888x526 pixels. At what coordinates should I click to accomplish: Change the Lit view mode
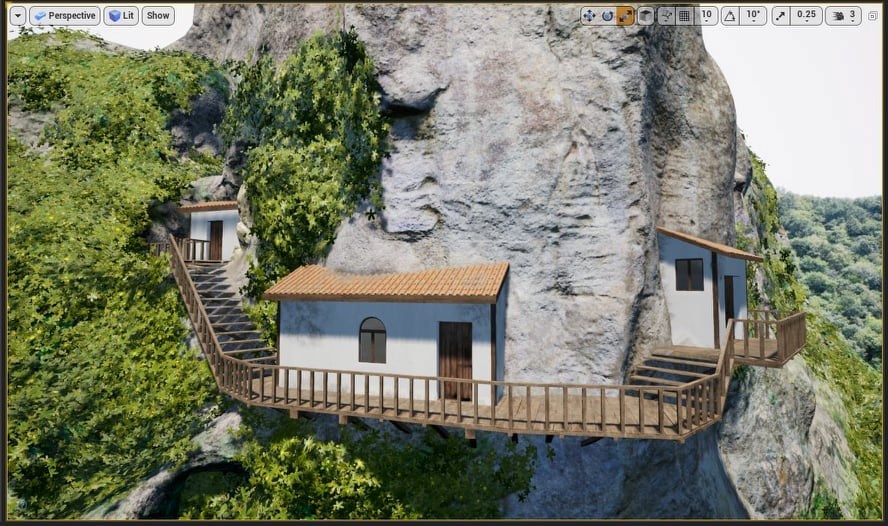(121, 16)
